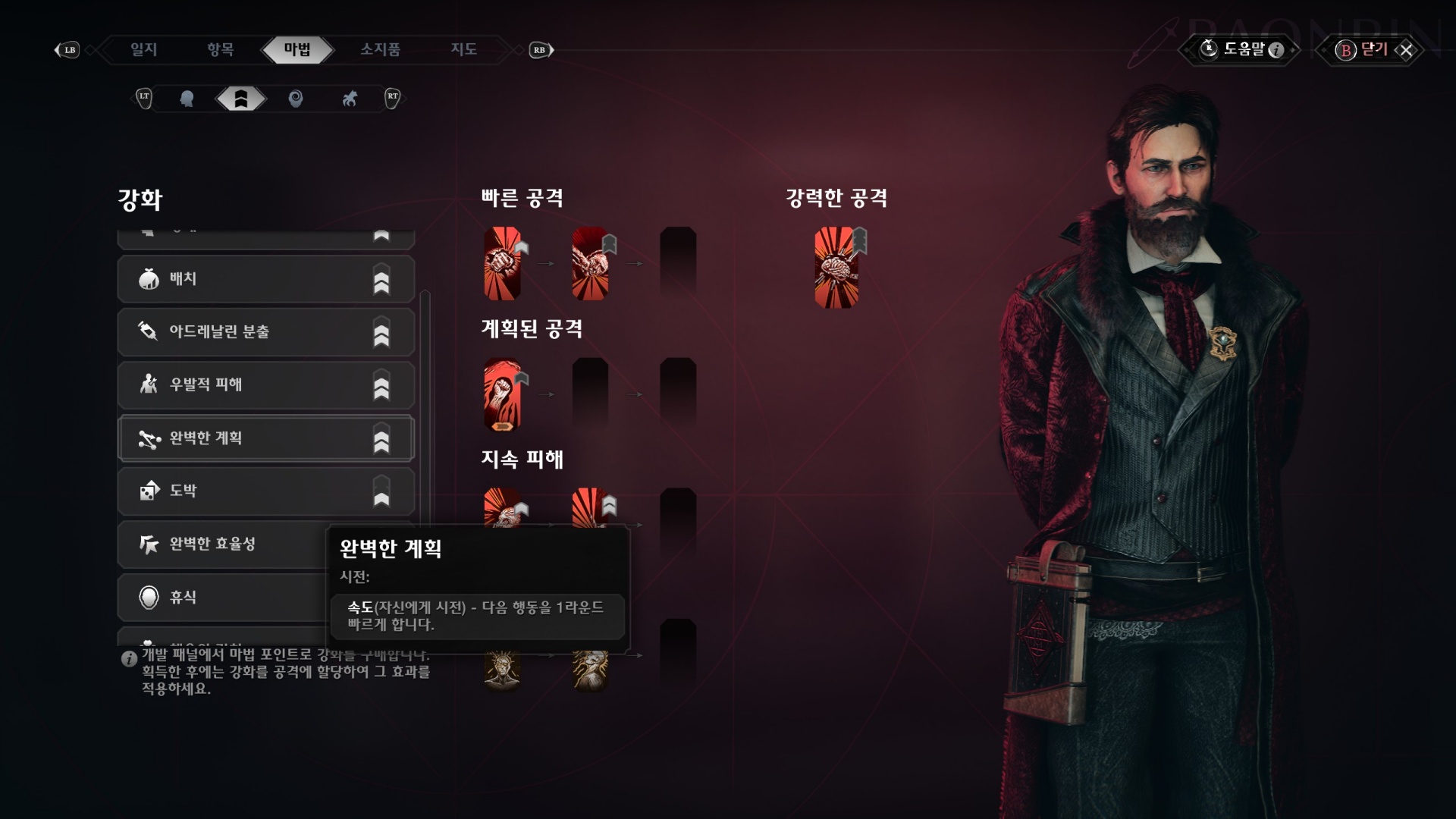The image size is (1456, 819).
Task: Select the 마법 tab
Action: [x=297, y=50]
